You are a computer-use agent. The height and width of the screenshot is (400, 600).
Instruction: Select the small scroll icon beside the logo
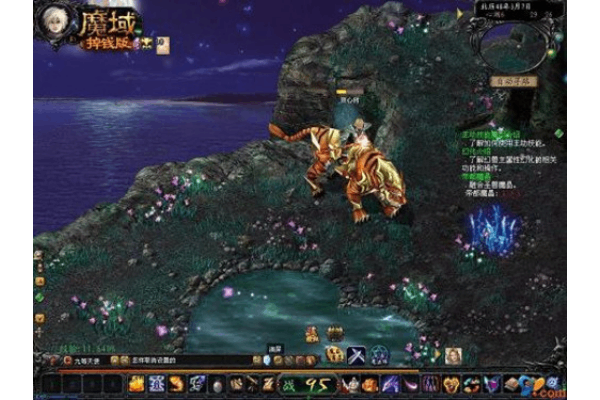(161, 43)
